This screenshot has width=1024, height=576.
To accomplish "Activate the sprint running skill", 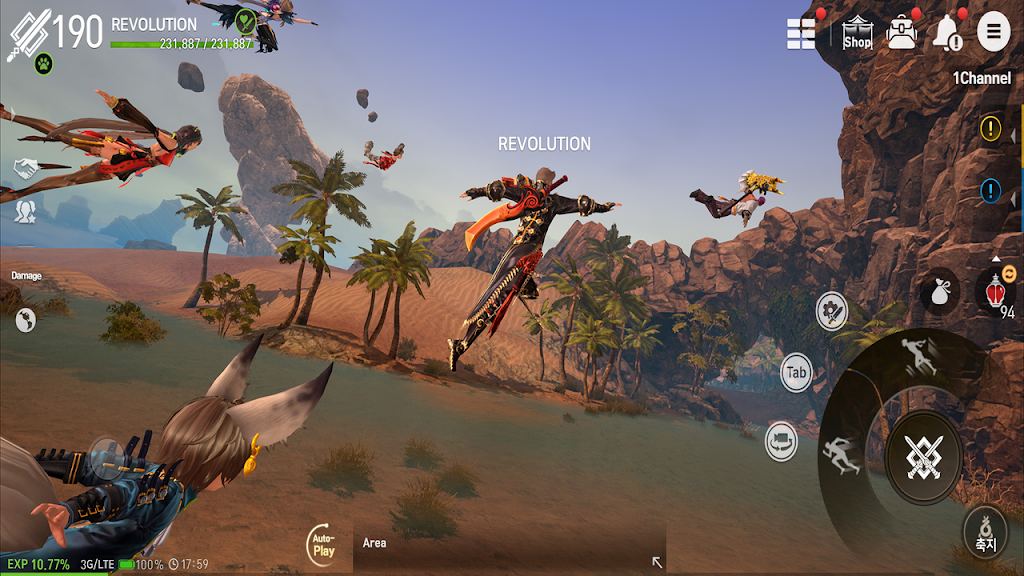I will [840, 456].
